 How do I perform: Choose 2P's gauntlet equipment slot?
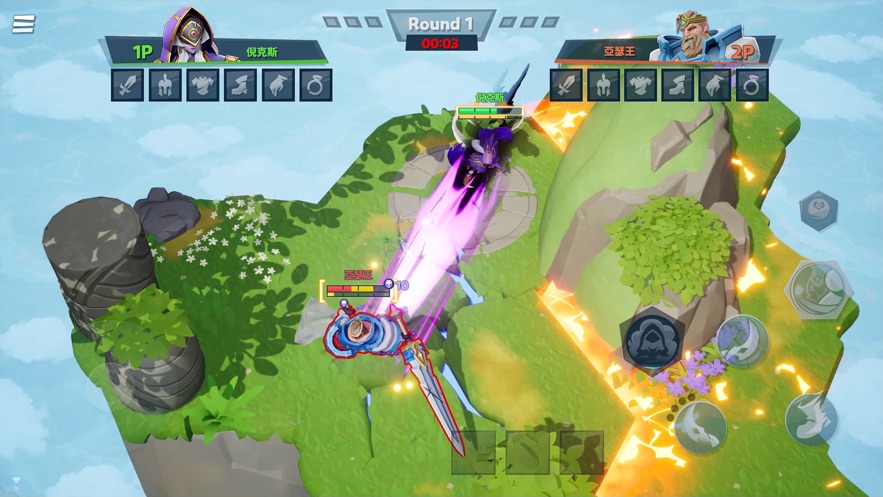click(716, 85)
